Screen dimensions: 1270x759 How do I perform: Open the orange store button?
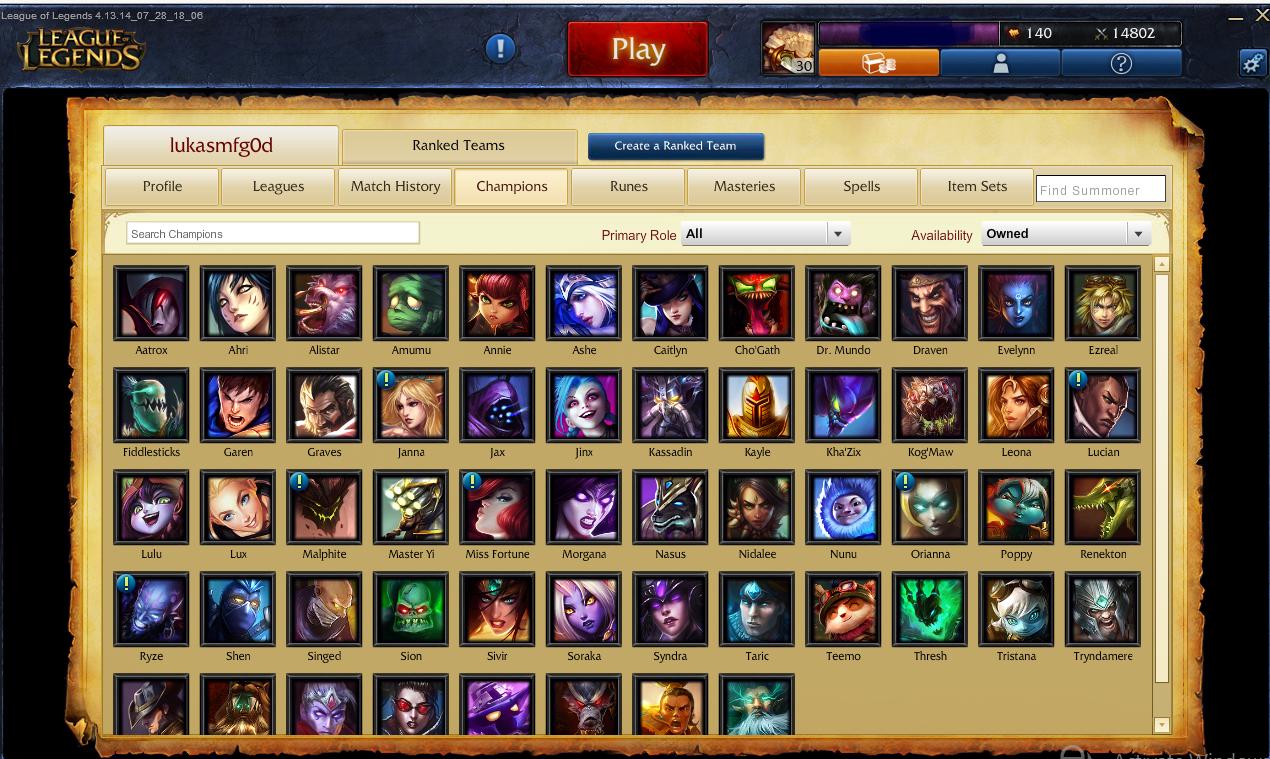point(879,63)
